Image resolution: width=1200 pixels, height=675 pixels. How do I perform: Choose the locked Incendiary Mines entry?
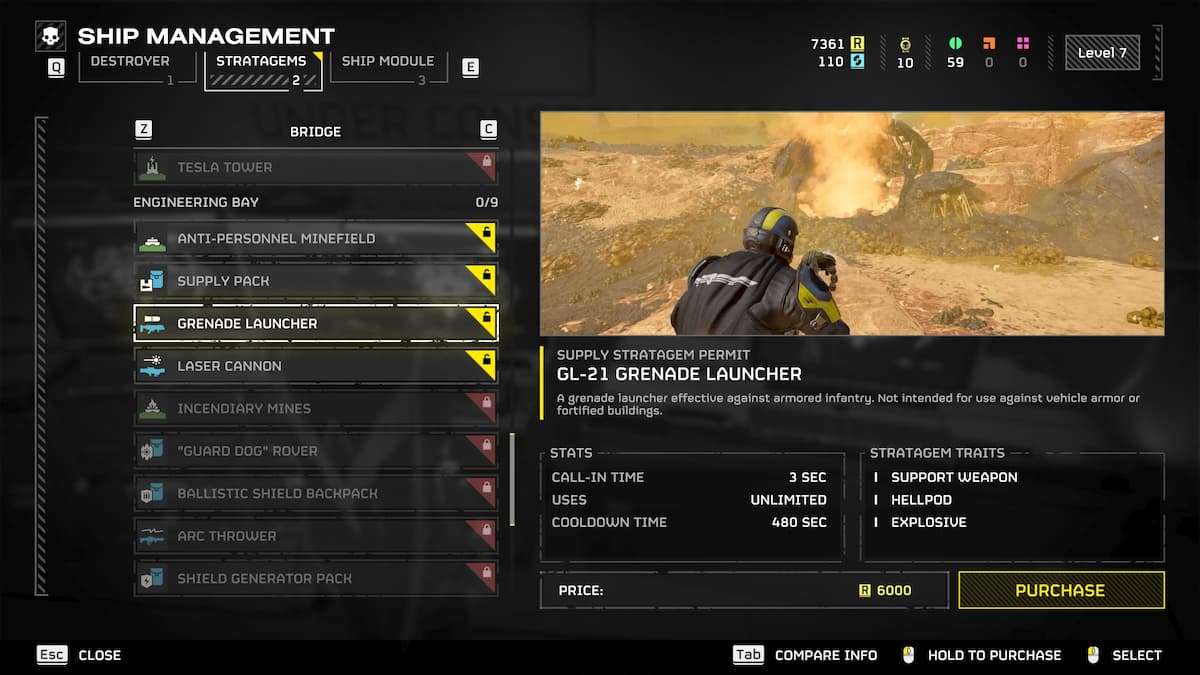315,408
